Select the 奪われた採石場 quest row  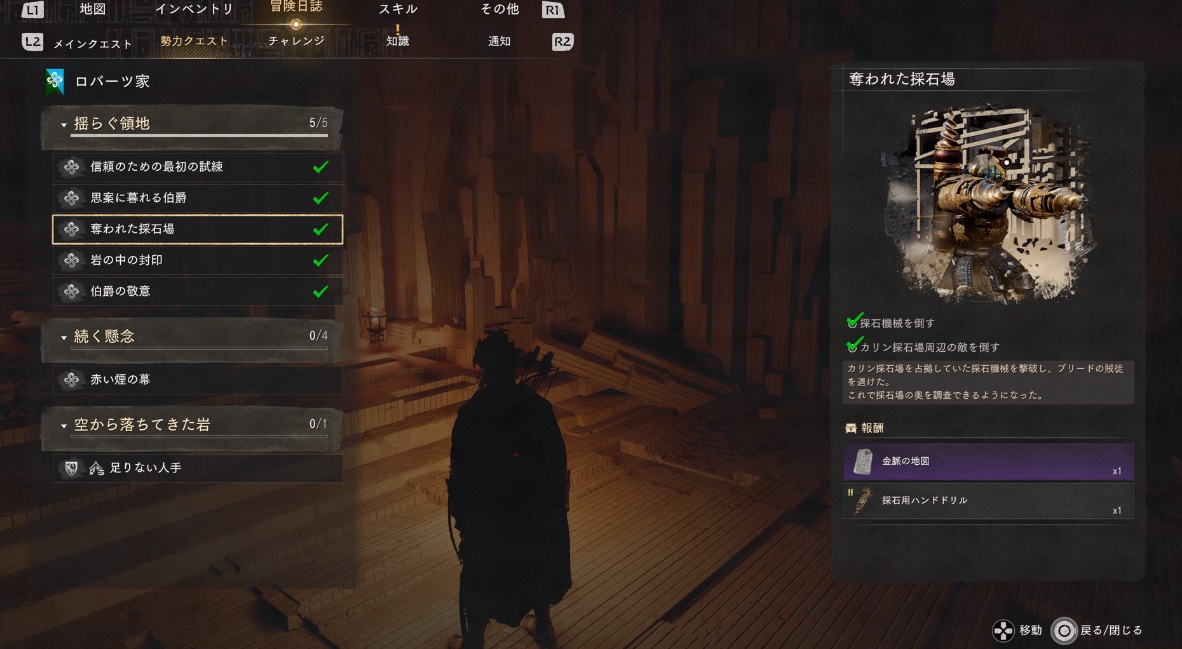(x=197, y=229)
